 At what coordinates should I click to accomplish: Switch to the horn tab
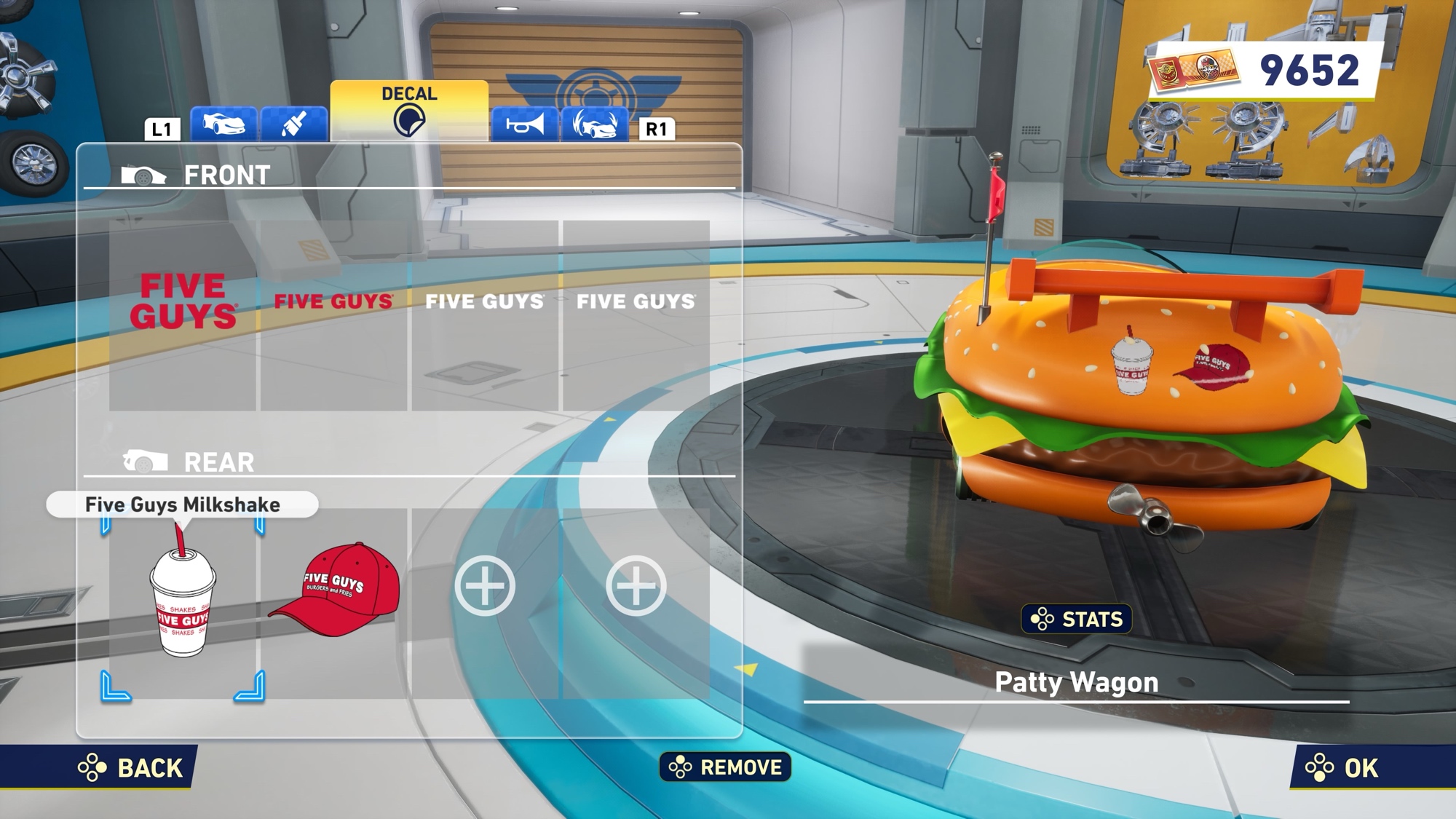[x=525, y=124]
